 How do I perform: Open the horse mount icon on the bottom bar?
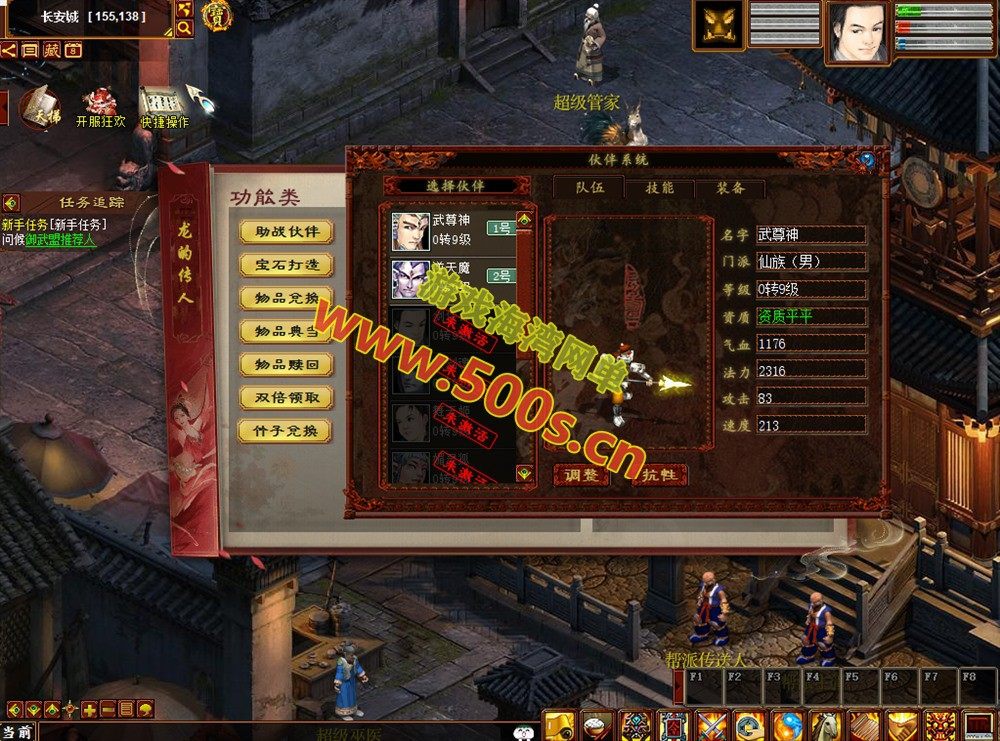(825, 725)
